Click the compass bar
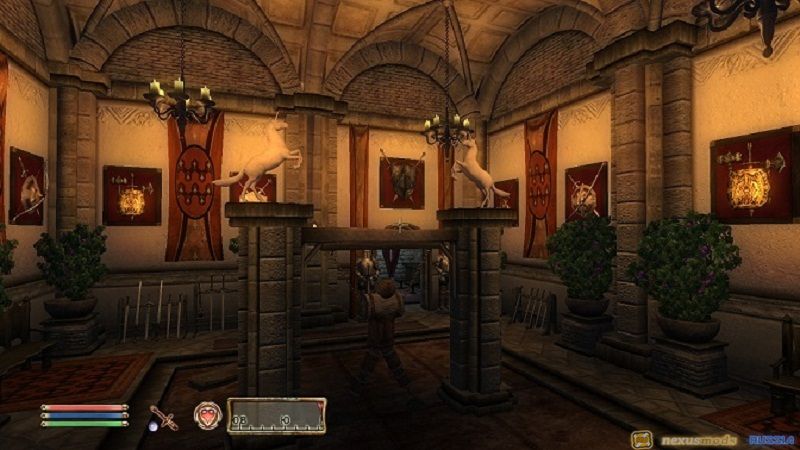This screenshot has width=800, height=450. tap(276, 415)
